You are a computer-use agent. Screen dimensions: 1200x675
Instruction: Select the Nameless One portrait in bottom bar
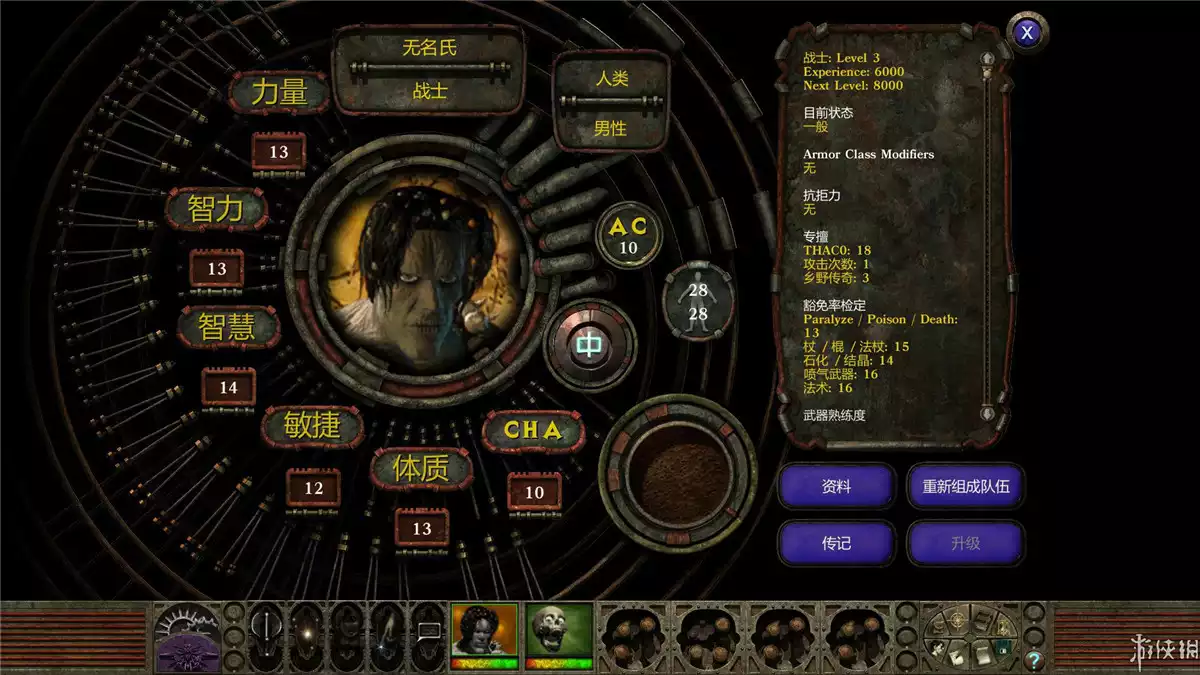485,632
